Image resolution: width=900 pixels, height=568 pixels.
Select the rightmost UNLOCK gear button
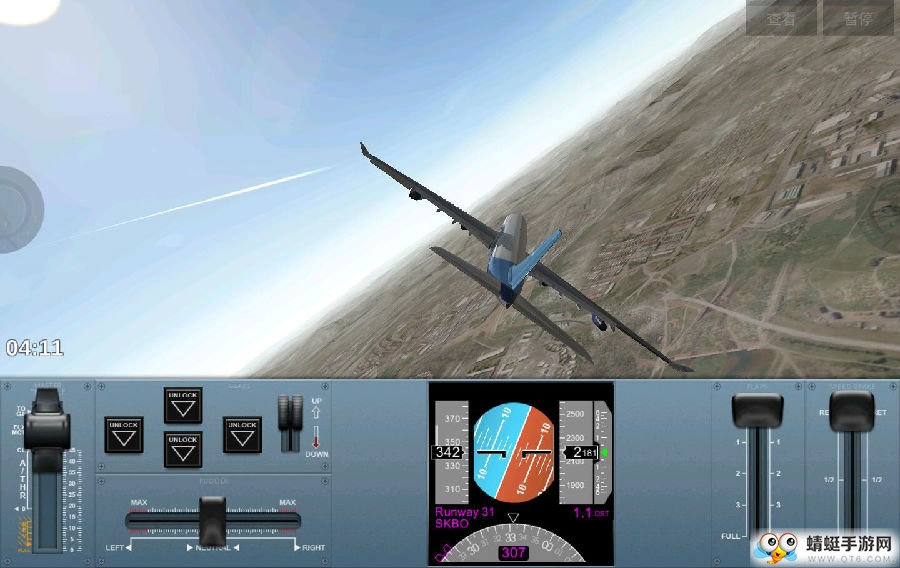coord(242,435)
